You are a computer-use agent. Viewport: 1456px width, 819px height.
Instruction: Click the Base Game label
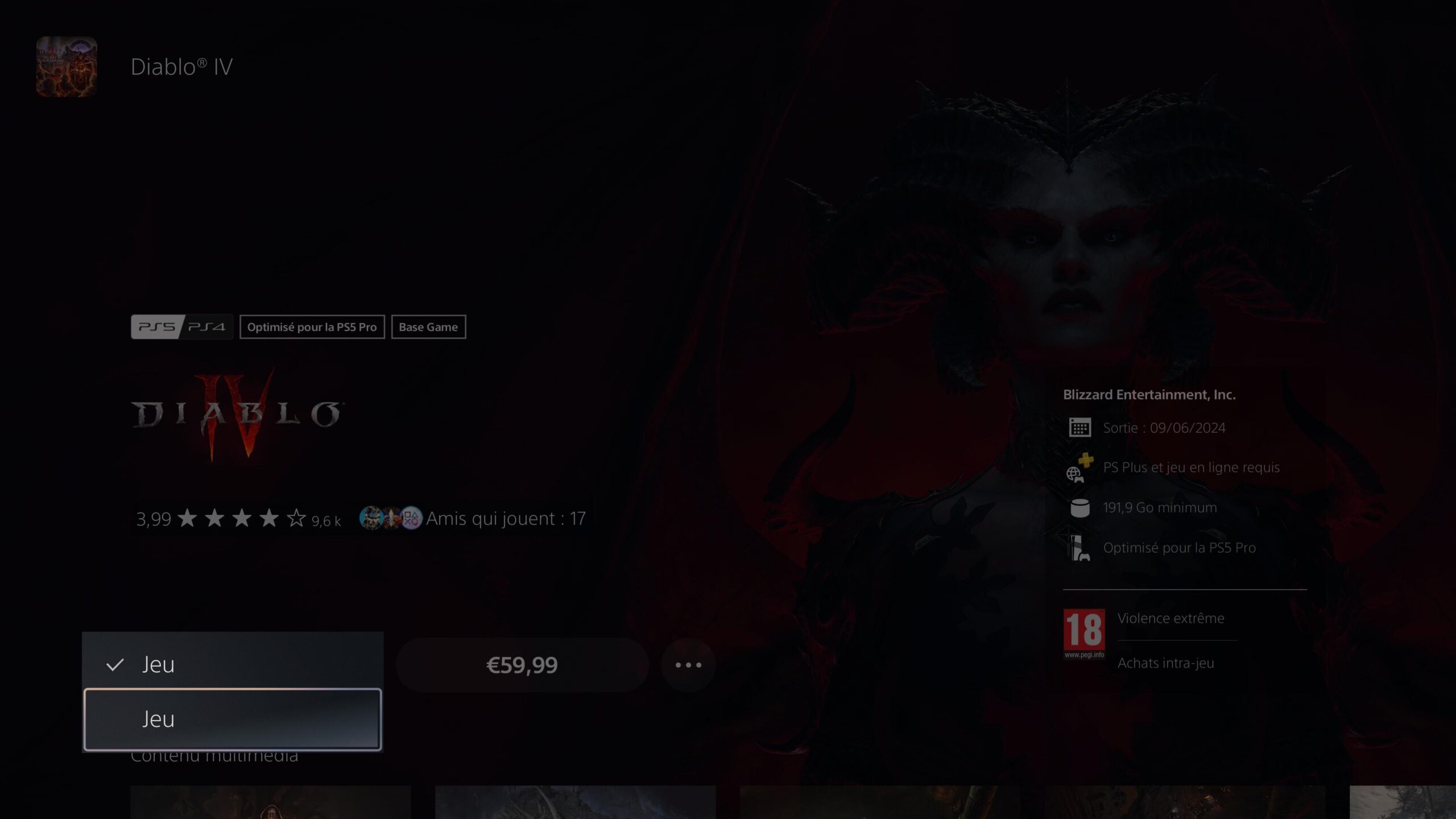(x=428, y=327)
